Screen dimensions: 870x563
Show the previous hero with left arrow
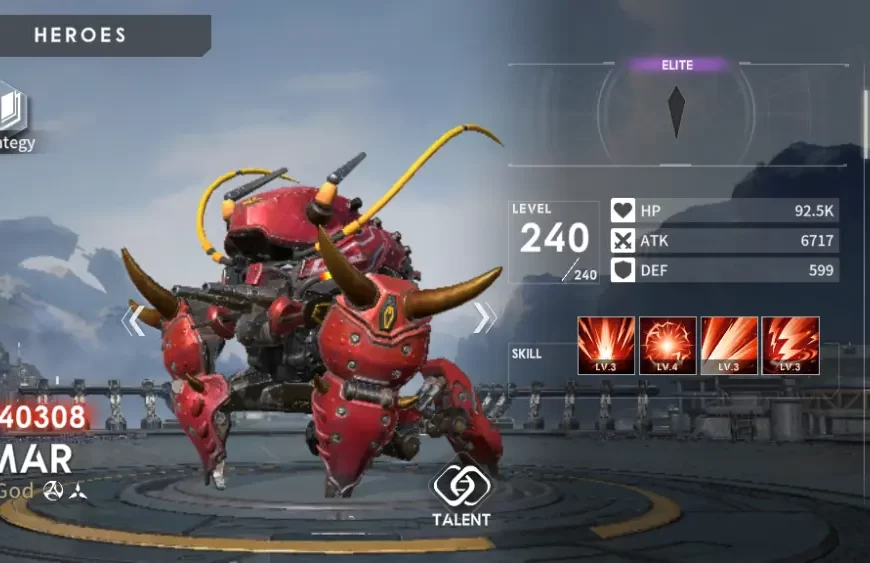(134, 321)
